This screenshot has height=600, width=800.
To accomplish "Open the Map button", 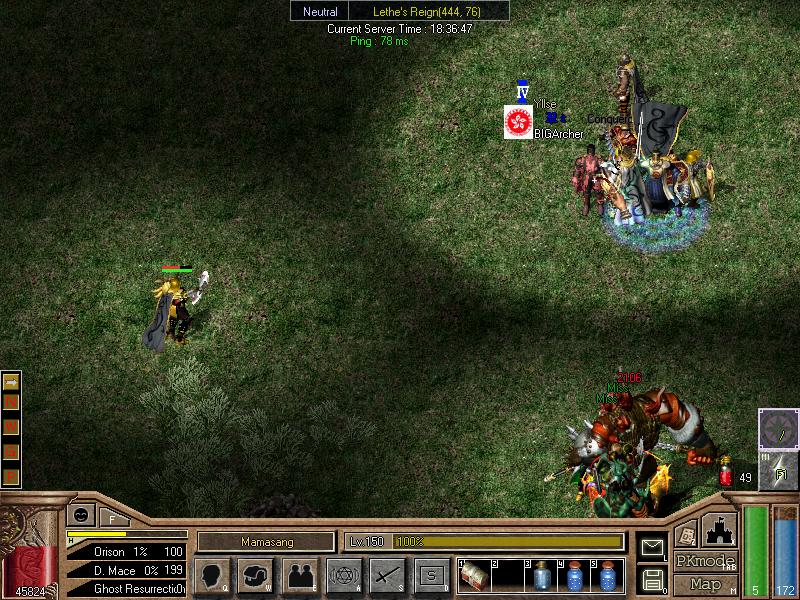I will pyautogui.click(x=706, y=584).
